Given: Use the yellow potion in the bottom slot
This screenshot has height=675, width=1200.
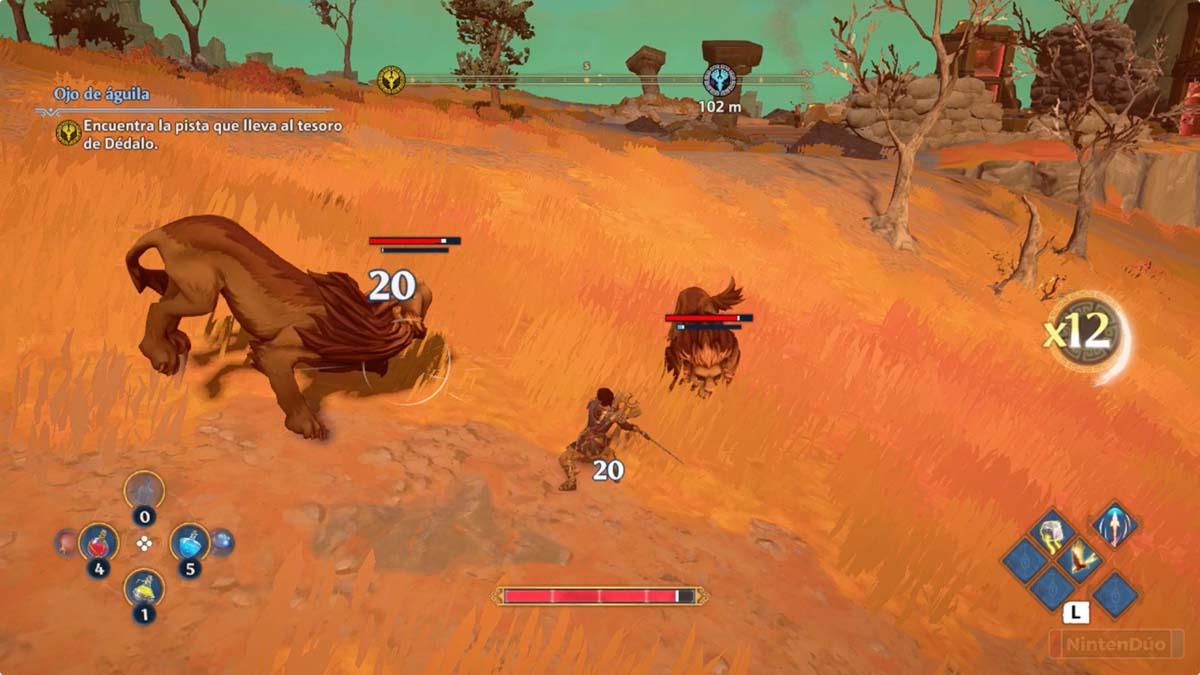Looking at the screenshot, I should tap(144, 587).
